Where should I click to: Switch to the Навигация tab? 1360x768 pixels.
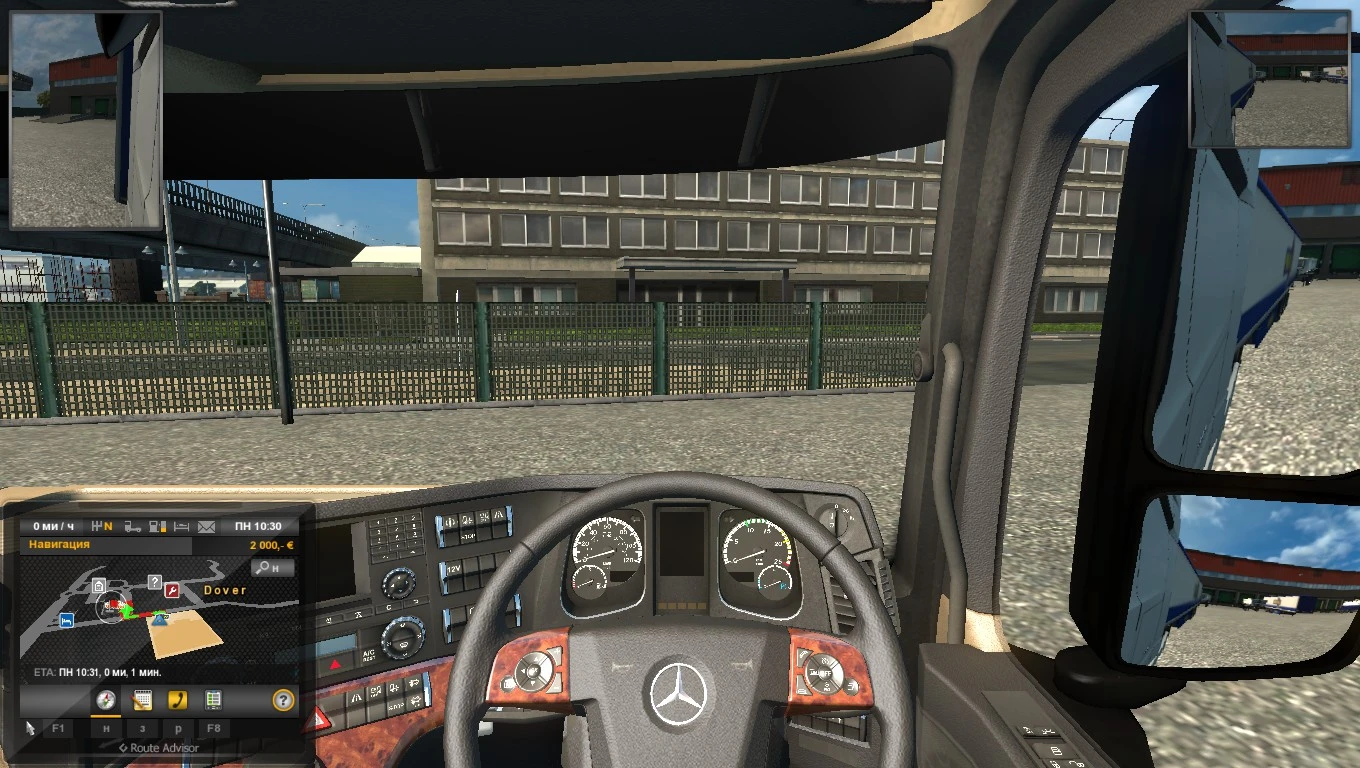pos(60,545)
